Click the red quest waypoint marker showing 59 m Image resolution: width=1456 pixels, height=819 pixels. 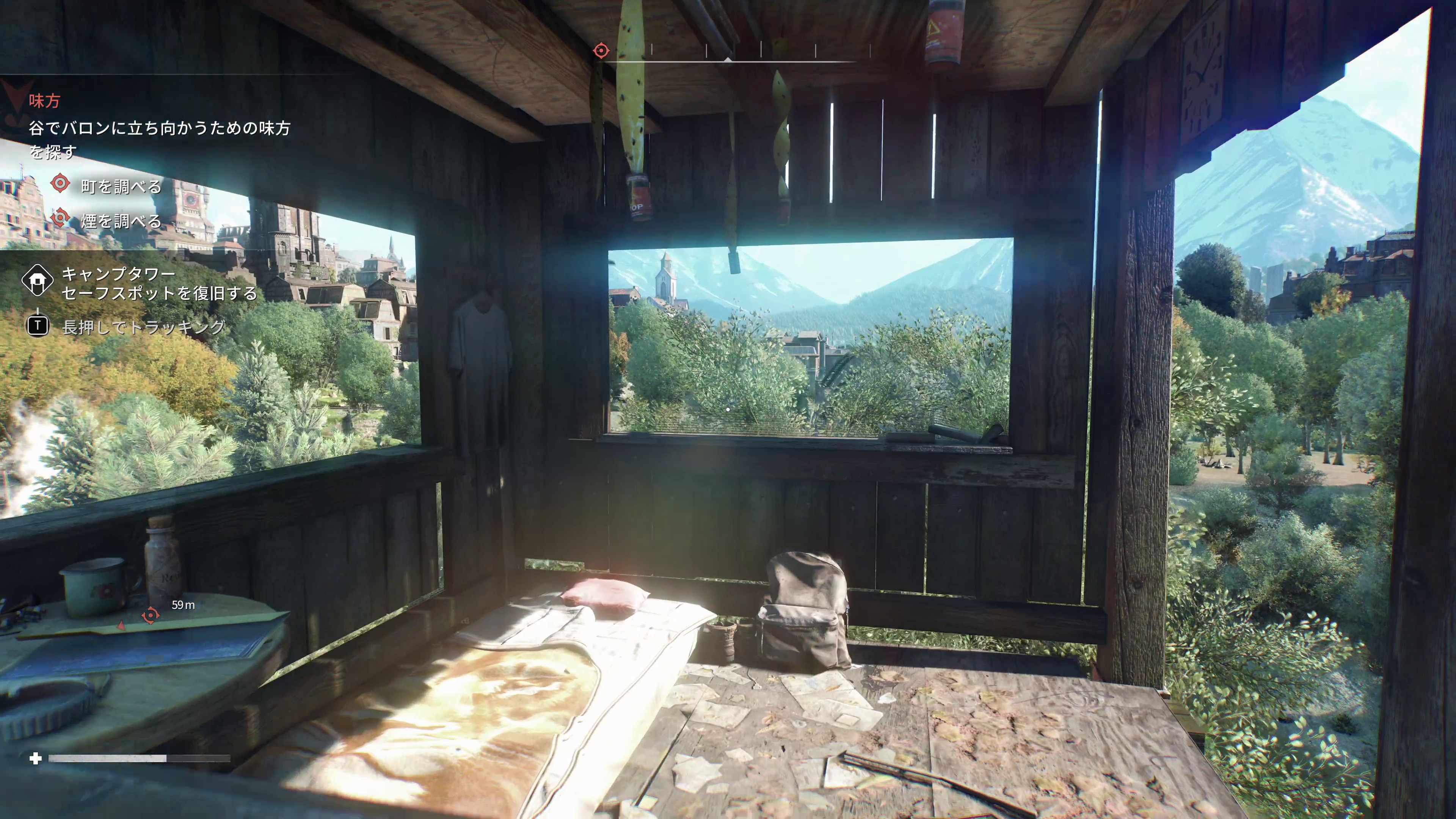[x=151, y=615]
